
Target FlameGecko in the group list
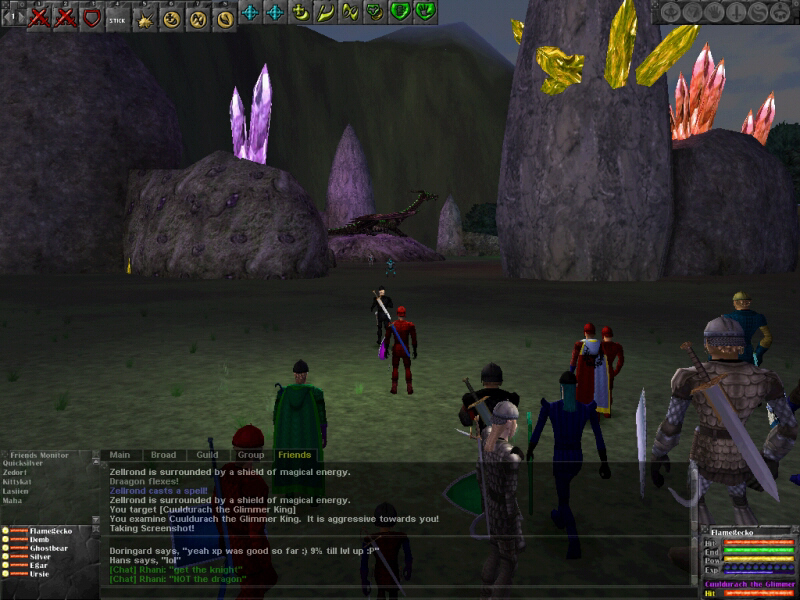tap(50, 531)
